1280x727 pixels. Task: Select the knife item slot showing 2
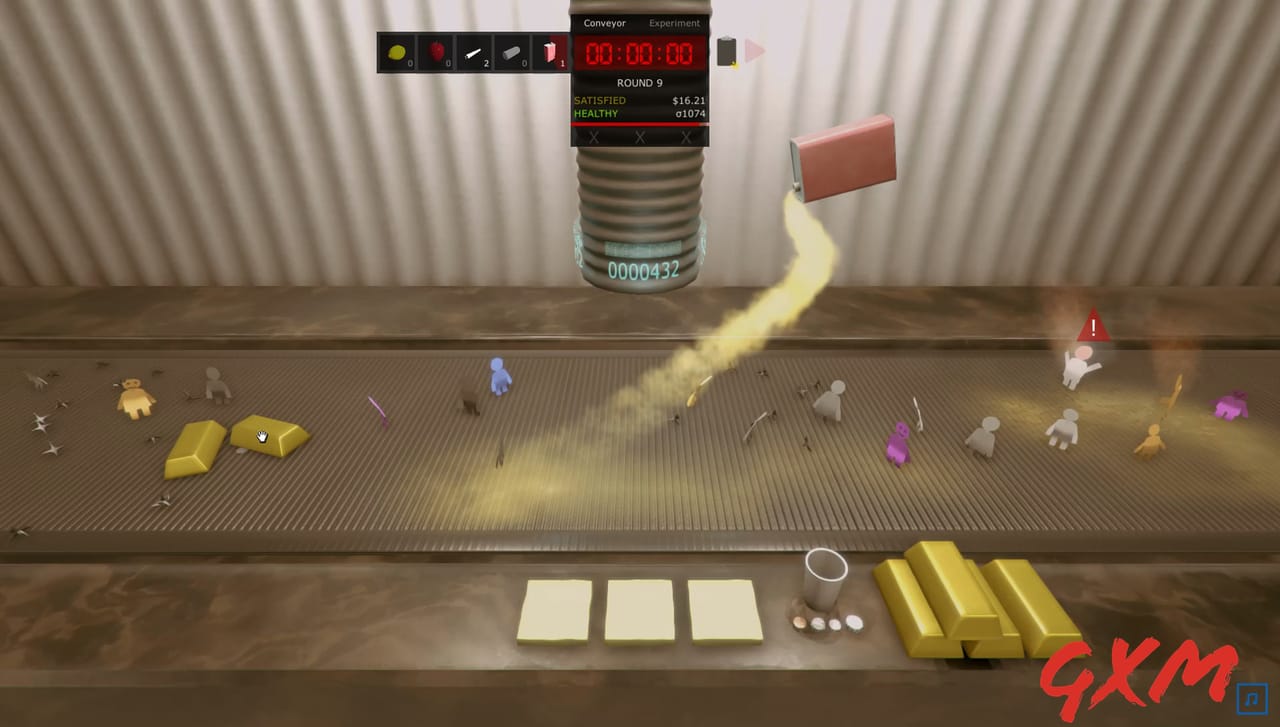(x=476, y=50)
